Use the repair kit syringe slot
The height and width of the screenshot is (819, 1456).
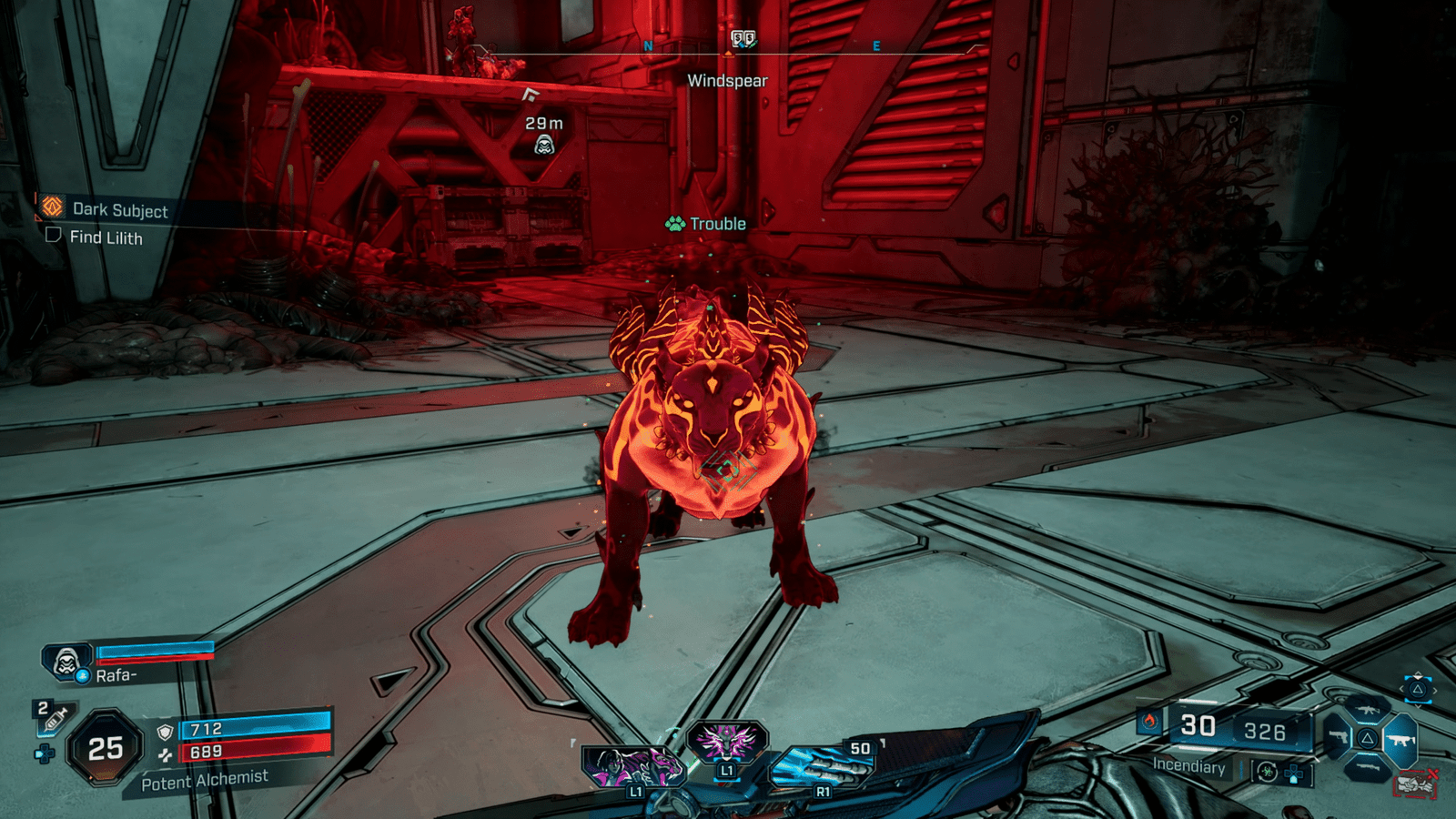point(54,719)
